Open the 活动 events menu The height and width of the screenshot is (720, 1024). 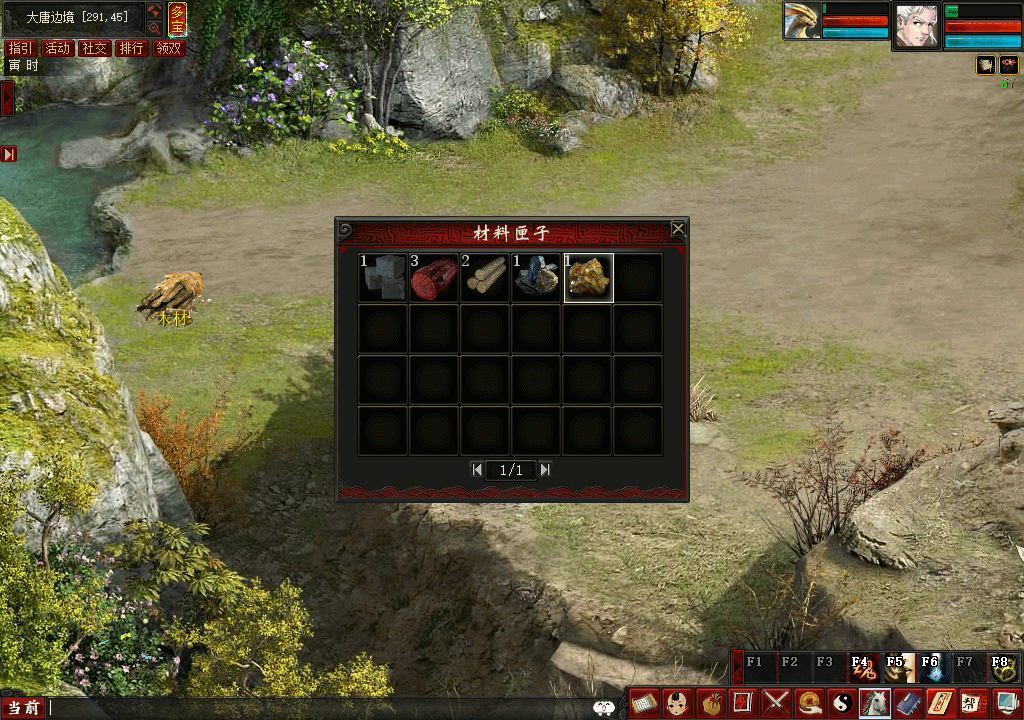click(58, 48)
